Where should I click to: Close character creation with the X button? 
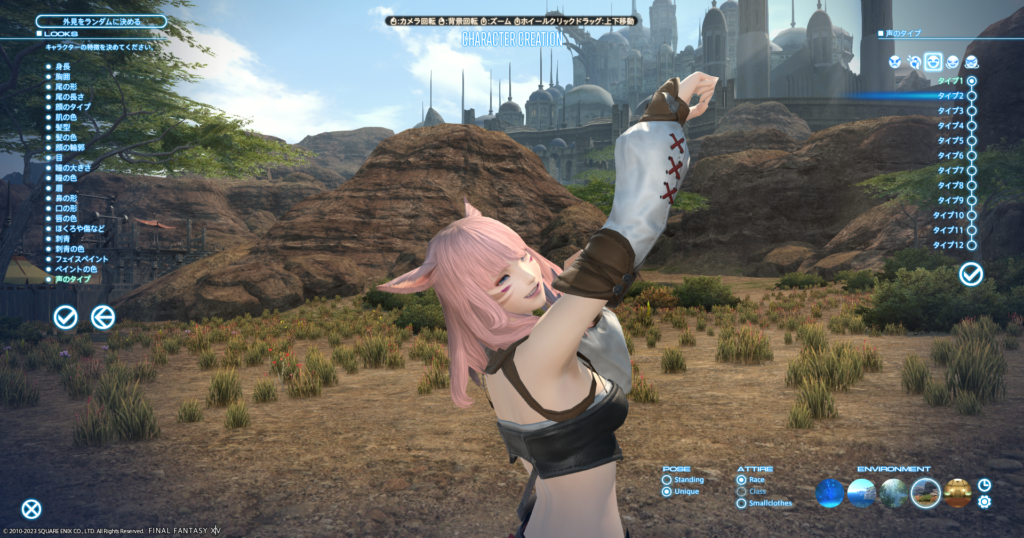(32, 509)
